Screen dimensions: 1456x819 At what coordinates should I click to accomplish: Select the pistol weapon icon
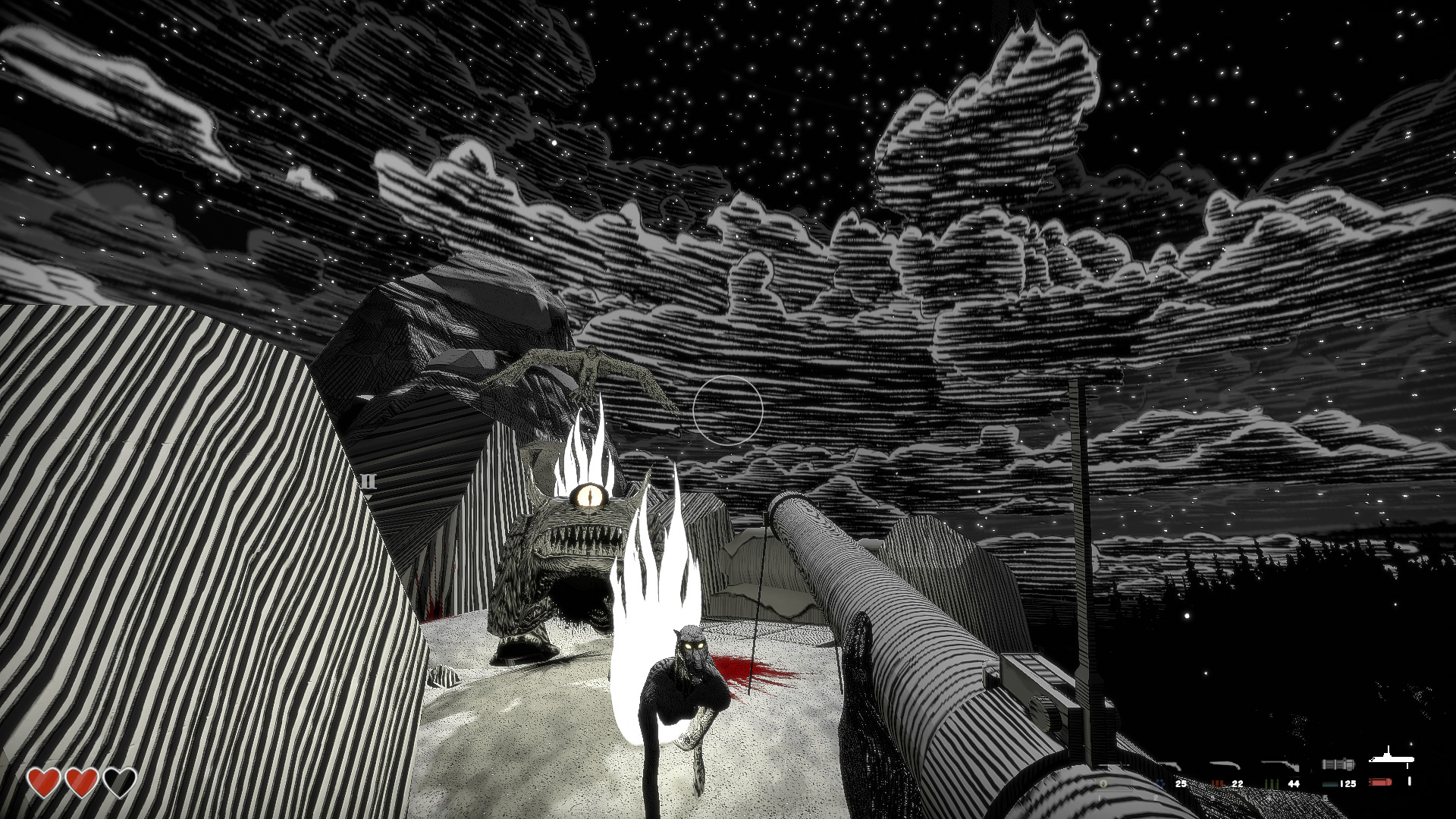click(x=1172, y=764)
